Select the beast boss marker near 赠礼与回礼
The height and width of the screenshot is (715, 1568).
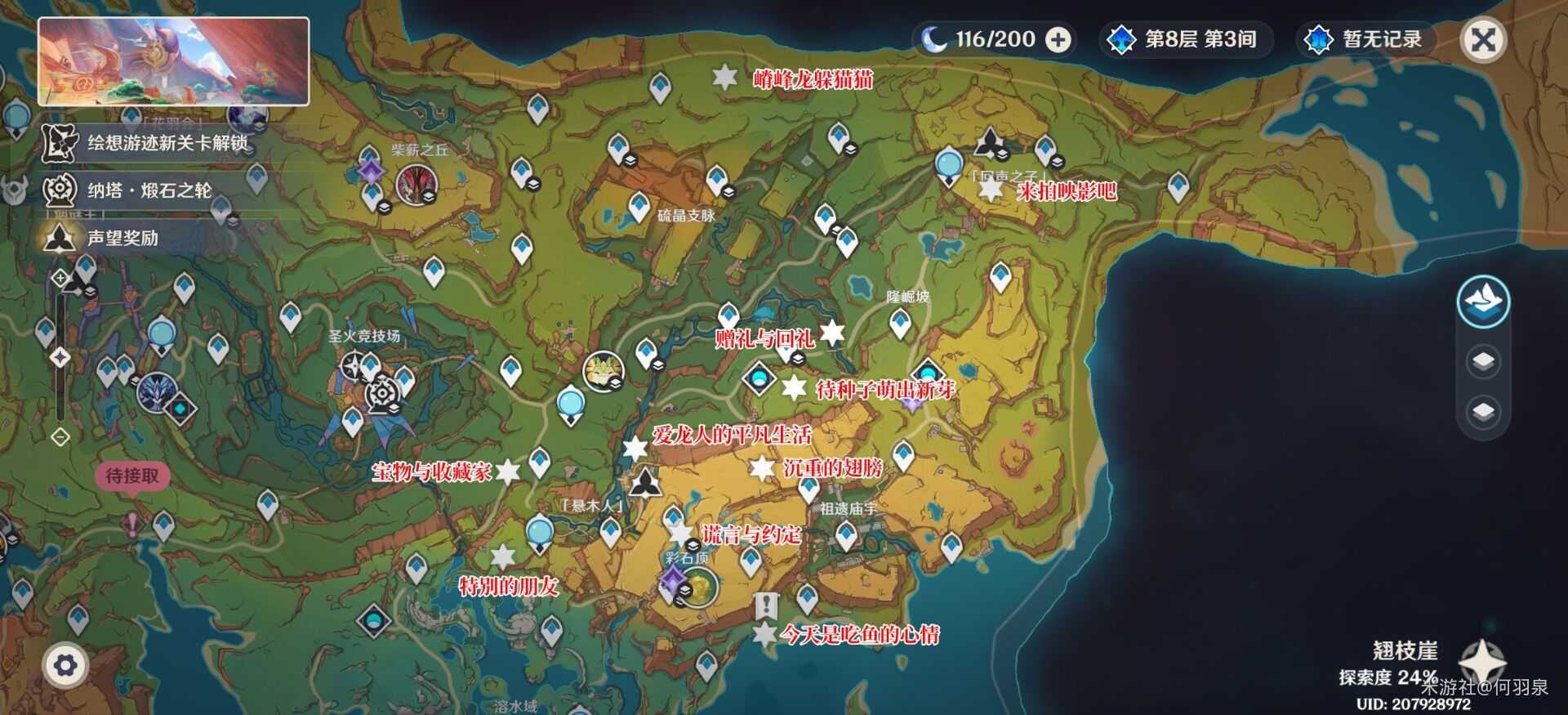(604, 371)
